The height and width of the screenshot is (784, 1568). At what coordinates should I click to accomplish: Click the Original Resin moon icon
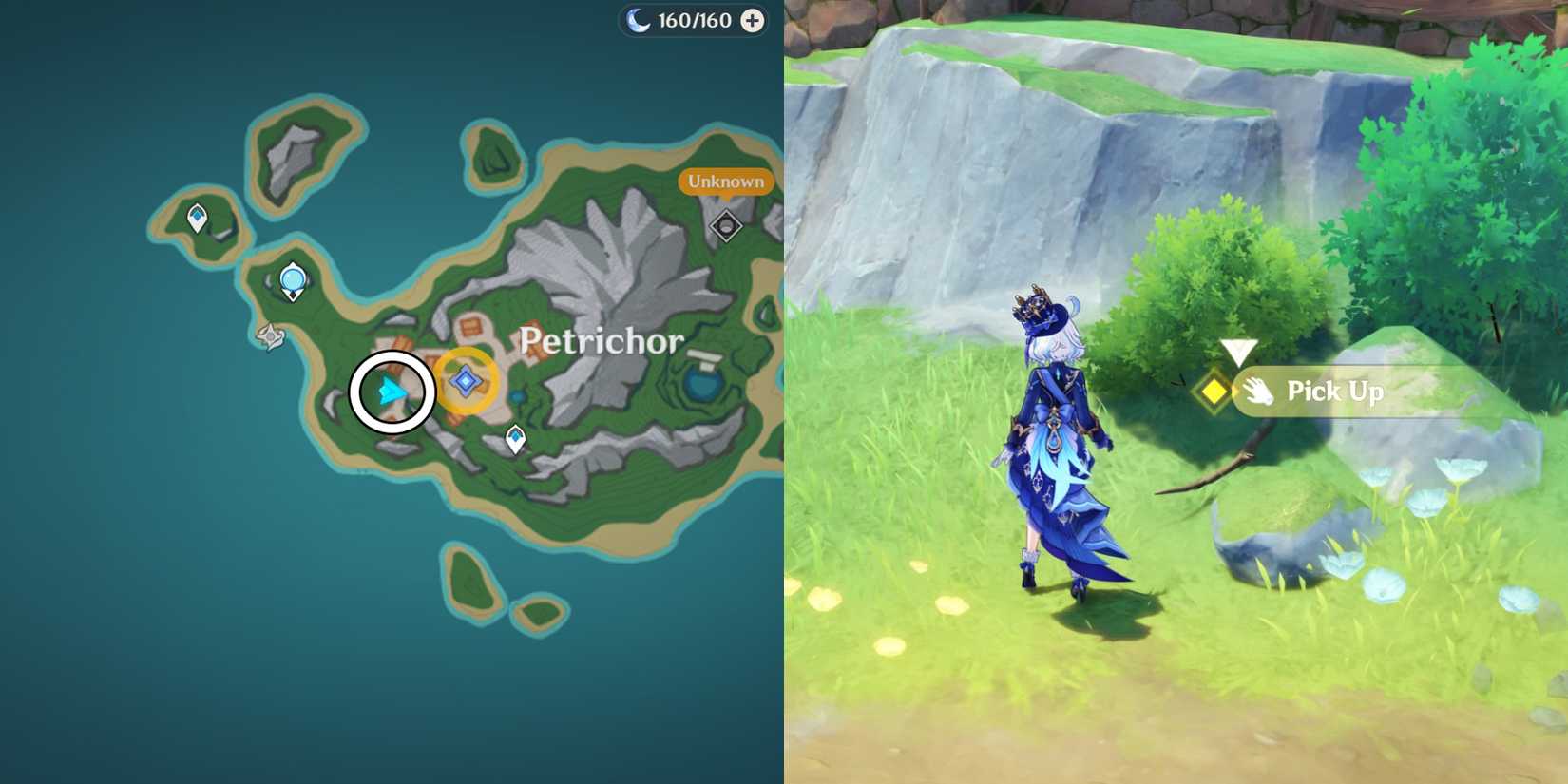[x=639, y=19]
